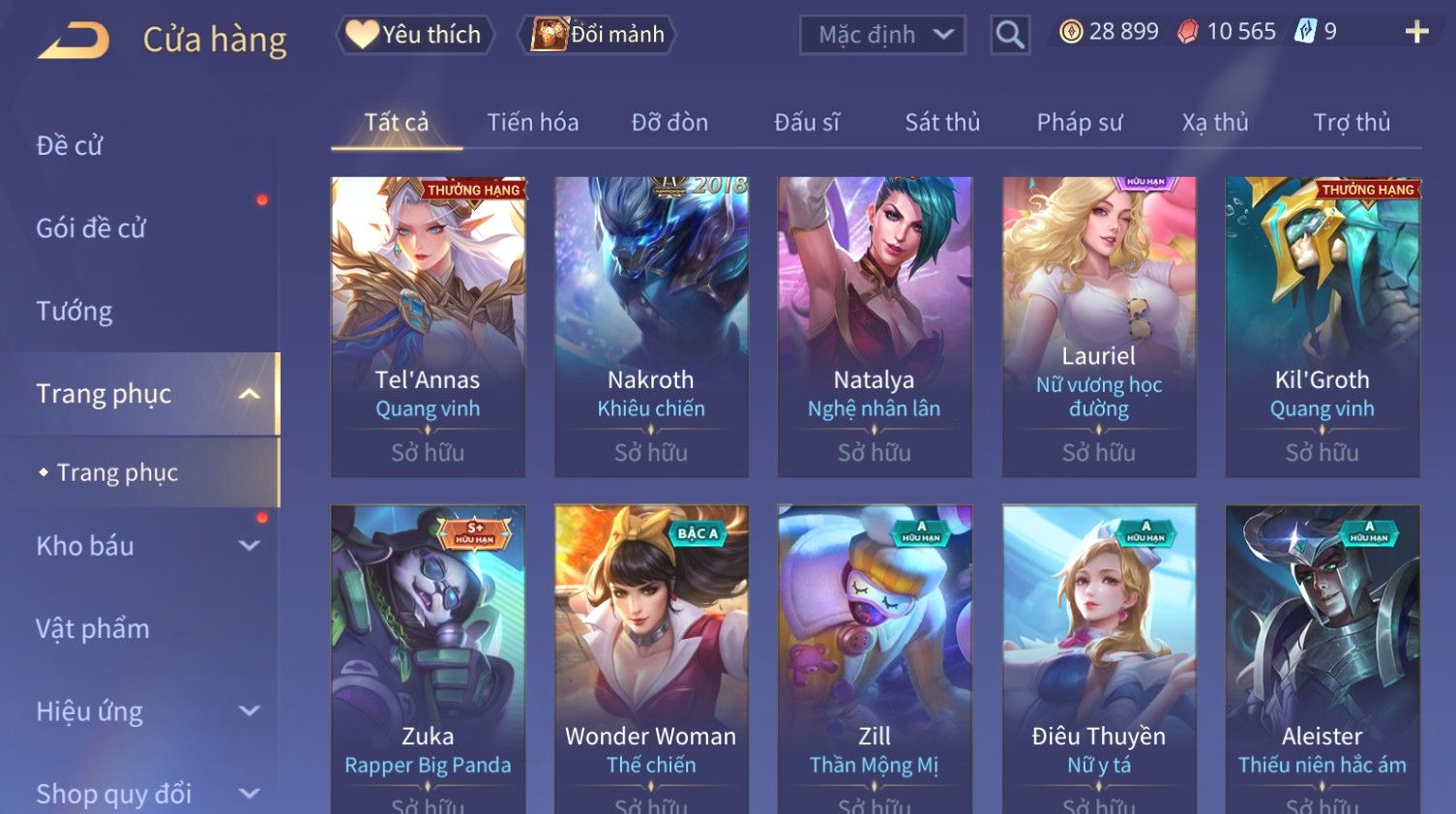This screenshot has height=814, width=1456.
Task: Open the Đề cử menu entry
Action: click(70, 146)
